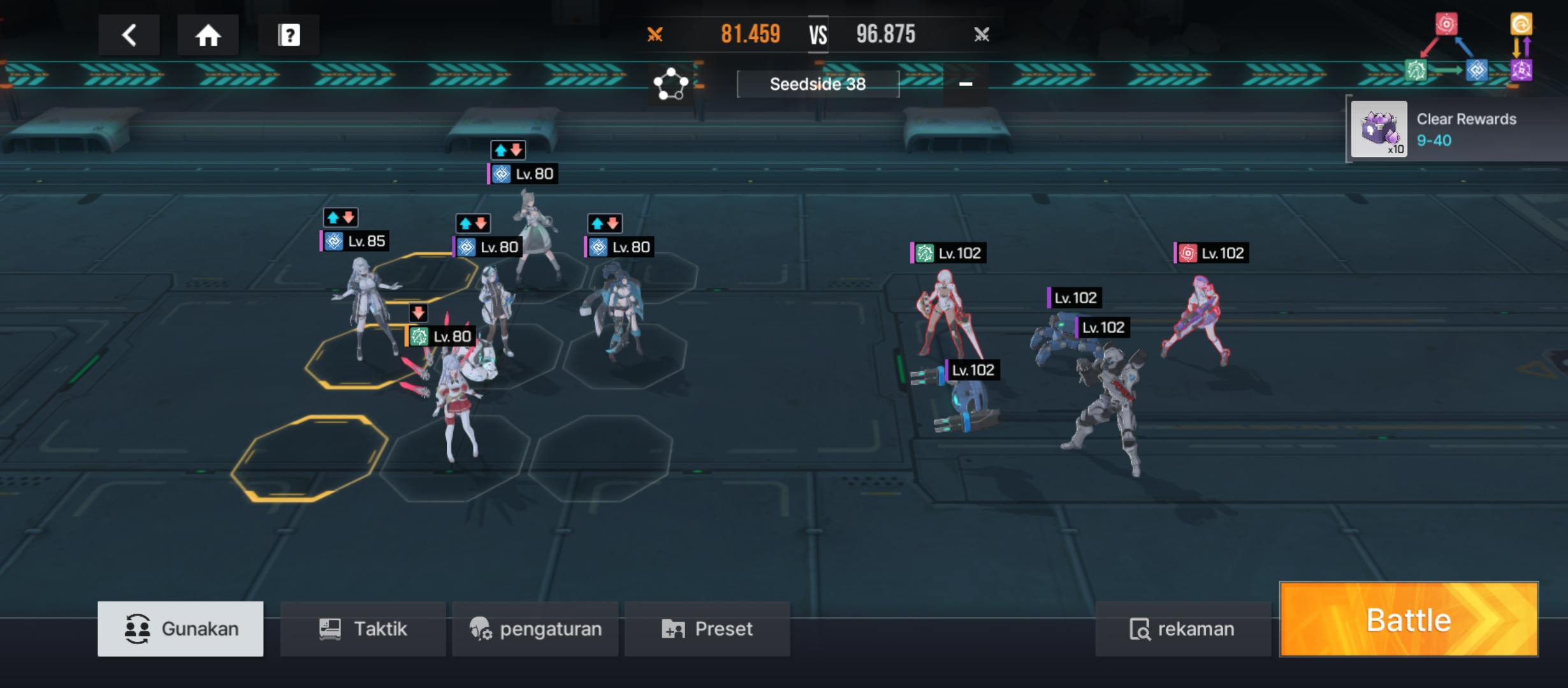Open the pentagon formation icon
The height and width of the screenshot is (688, 1568).
(671, 84)
